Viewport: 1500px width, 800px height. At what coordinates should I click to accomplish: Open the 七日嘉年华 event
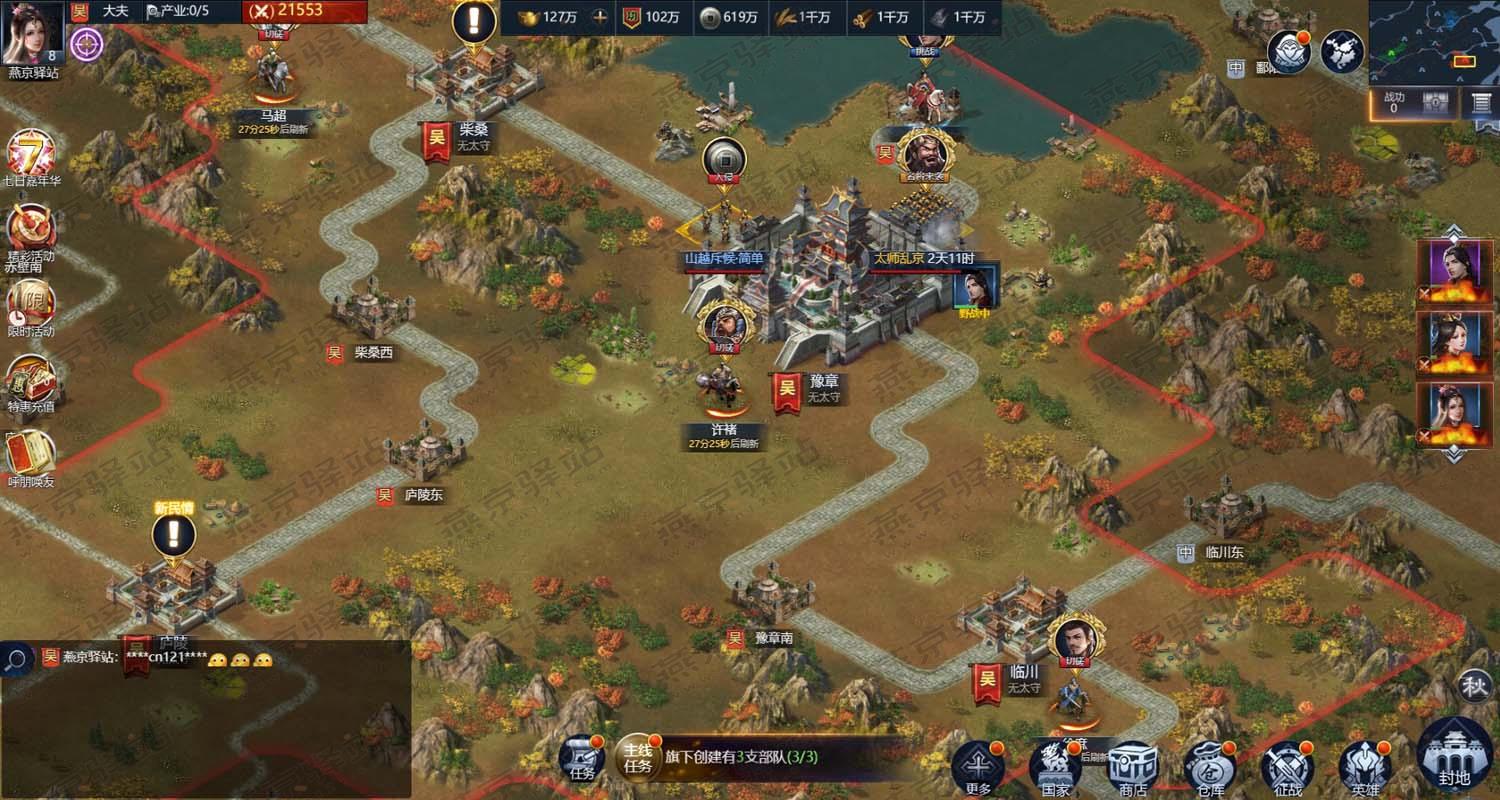click(30, 154)
